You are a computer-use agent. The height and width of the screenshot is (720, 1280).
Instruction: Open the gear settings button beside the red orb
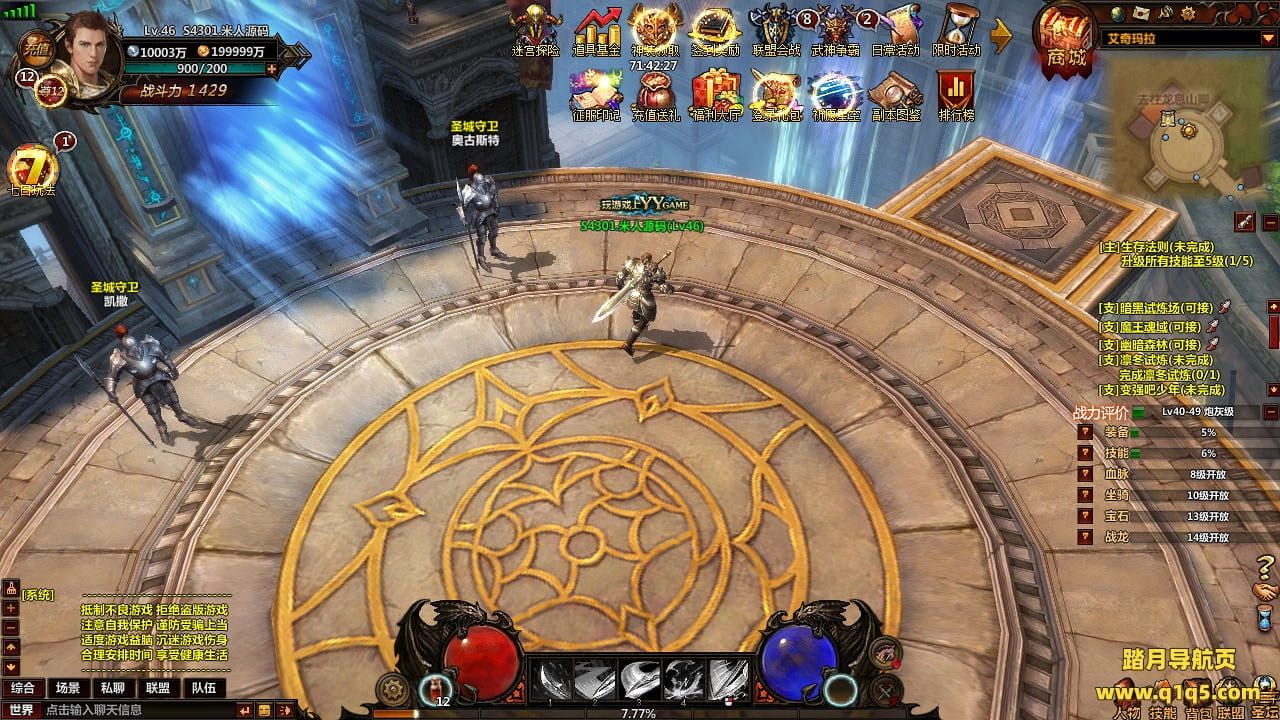click(x=394, y=689)
